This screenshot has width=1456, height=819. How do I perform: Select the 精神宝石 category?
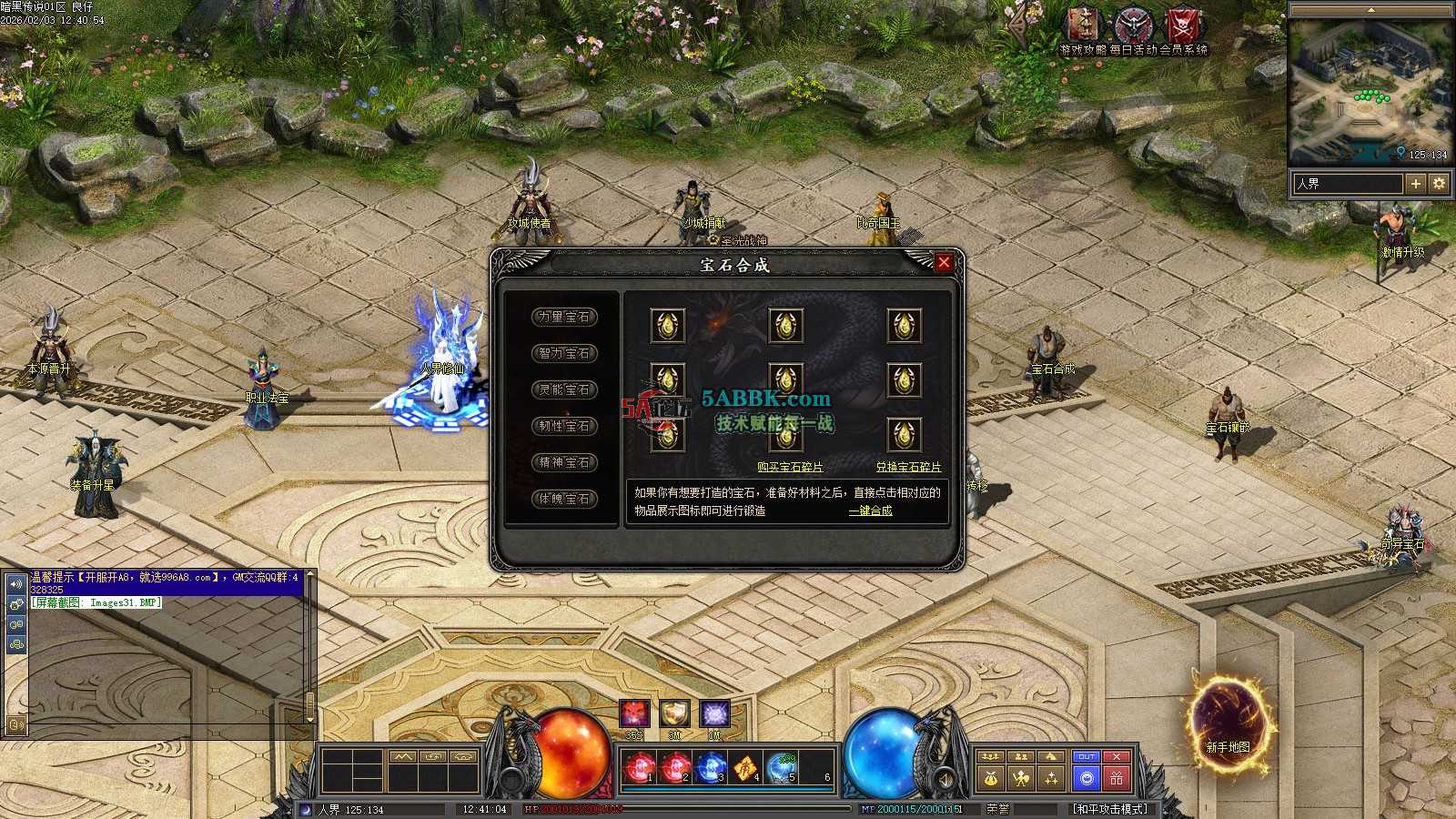(564, 462)
